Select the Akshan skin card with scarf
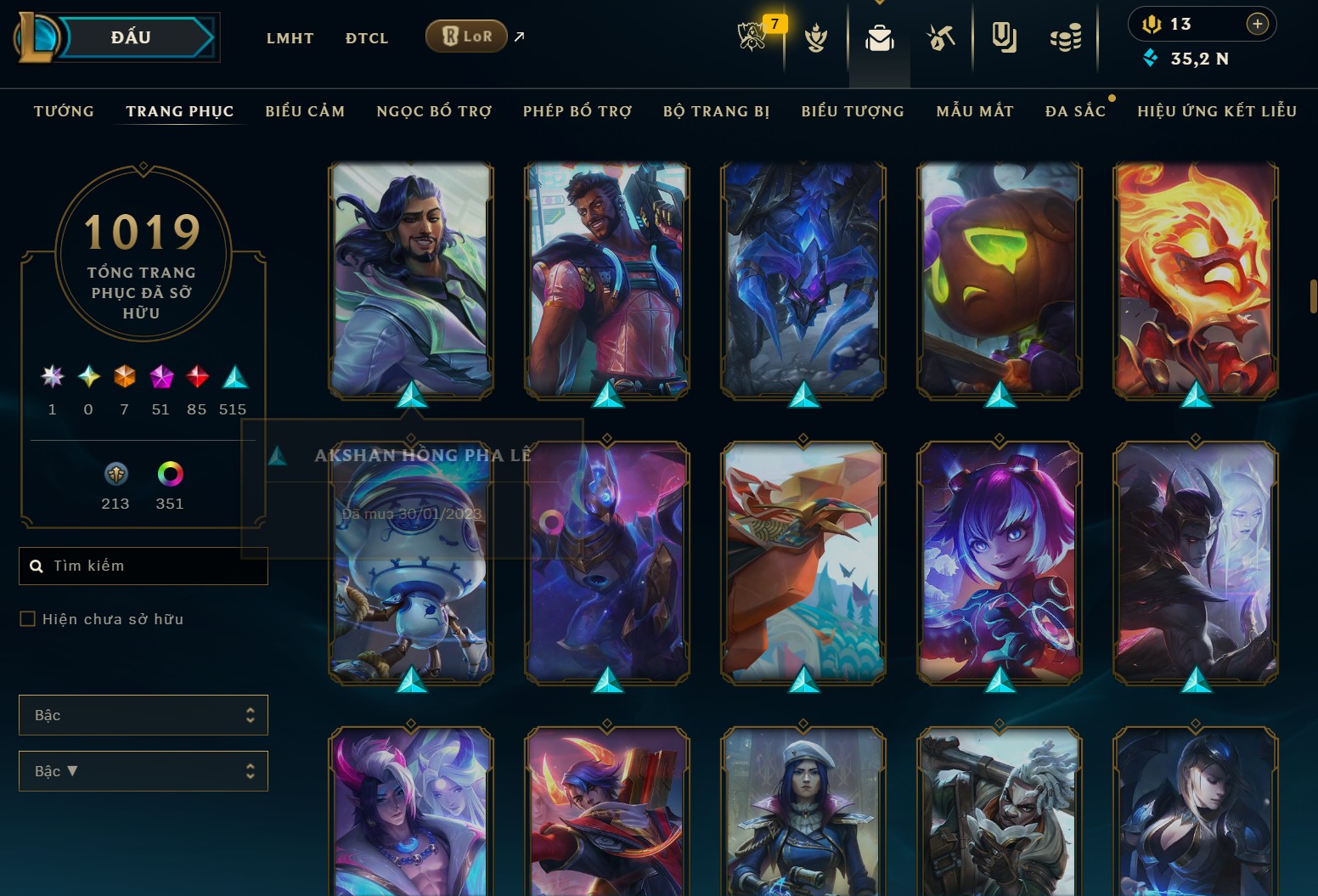This screenshot has height=896, width=1318. (411, 279)
